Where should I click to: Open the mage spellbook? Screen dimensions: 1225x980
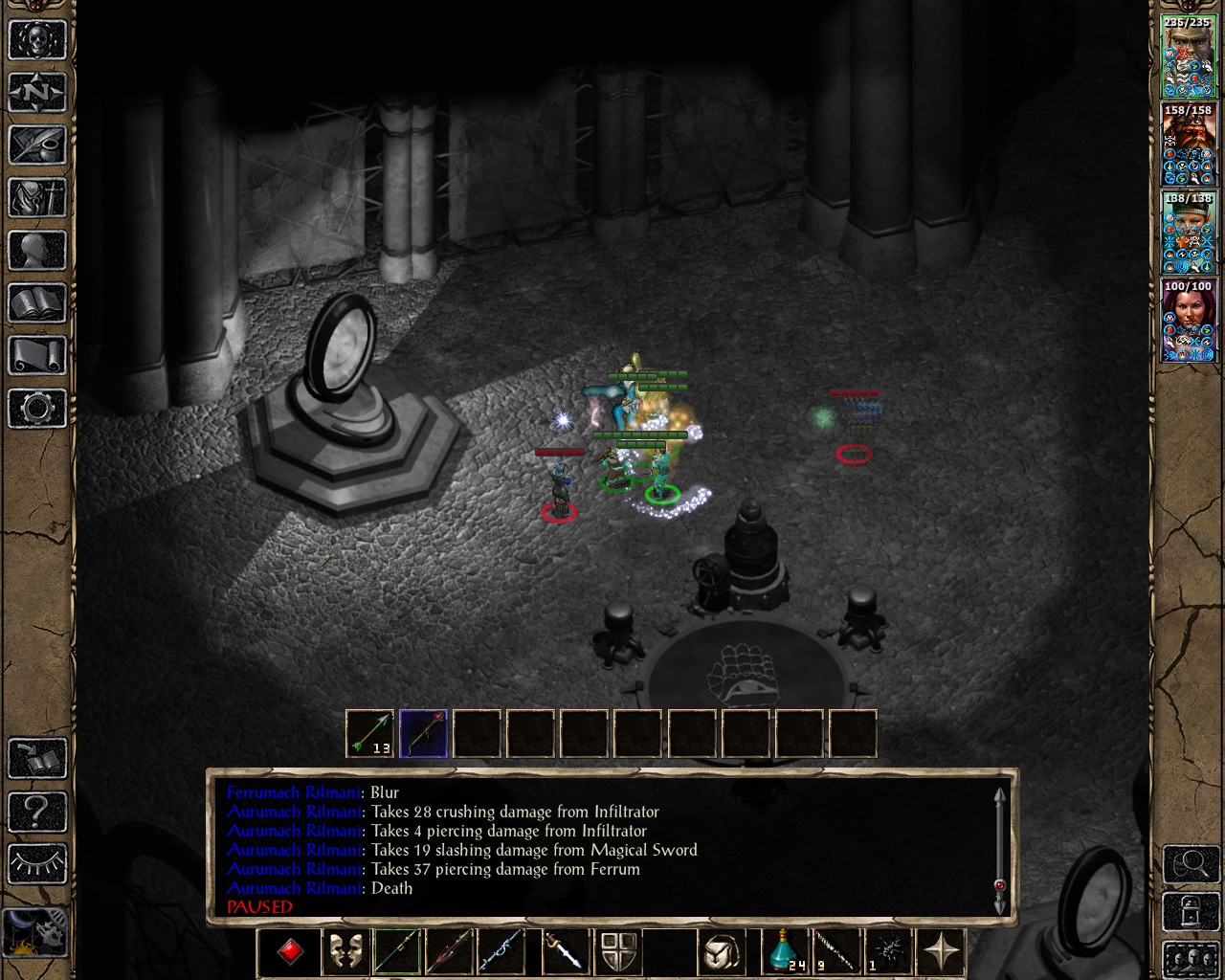37,303
